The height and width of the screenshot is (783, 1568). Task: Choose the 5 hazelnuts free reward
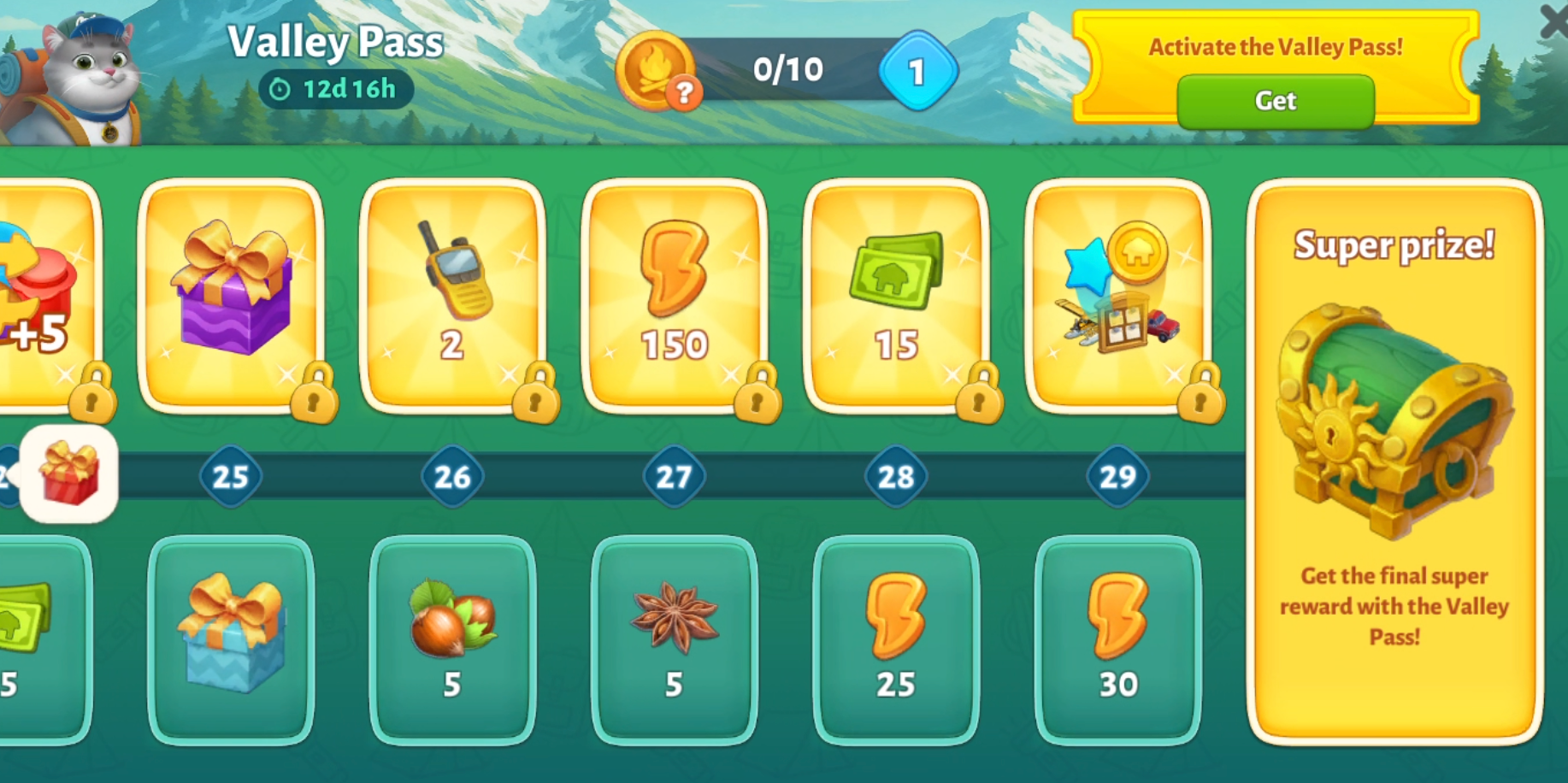[x=452, y=639]
